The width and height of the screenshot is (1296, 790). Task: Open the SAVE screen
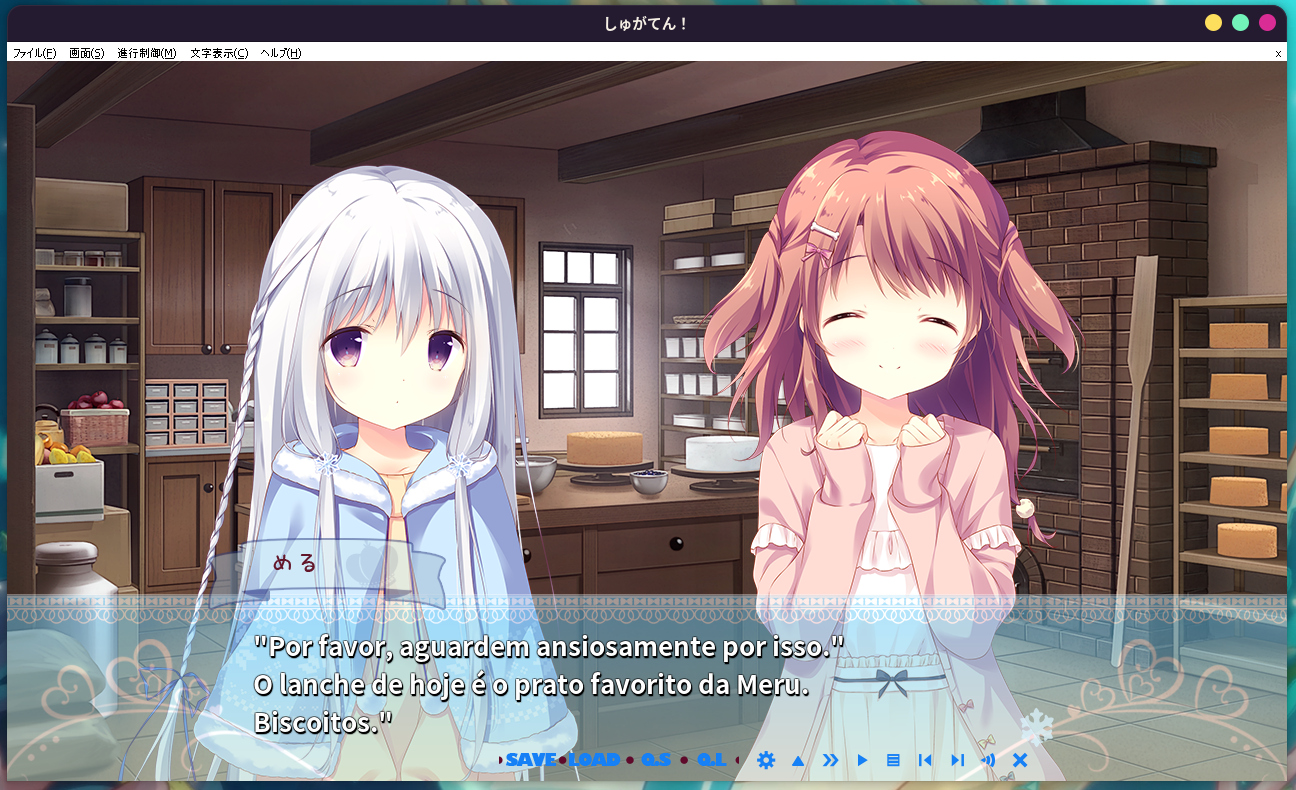point(530,760)
